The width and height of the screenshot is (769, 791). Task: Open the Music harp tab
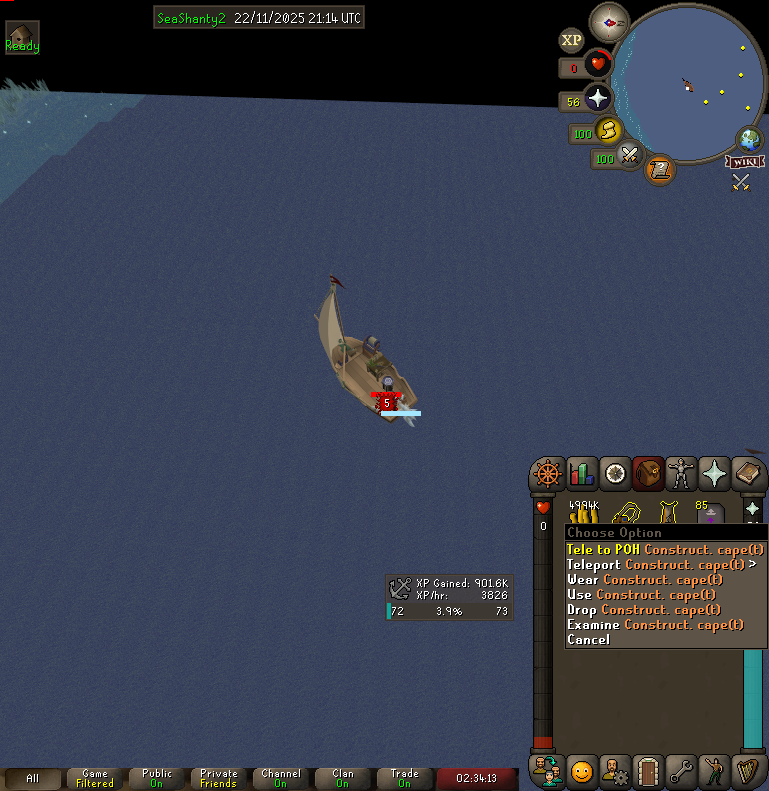pos(747,771)
